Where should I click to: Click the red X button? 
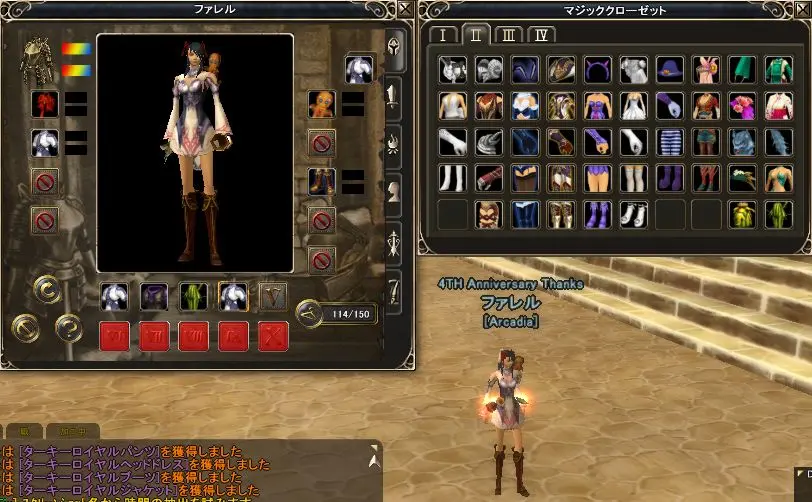click(x=273, y=335)
